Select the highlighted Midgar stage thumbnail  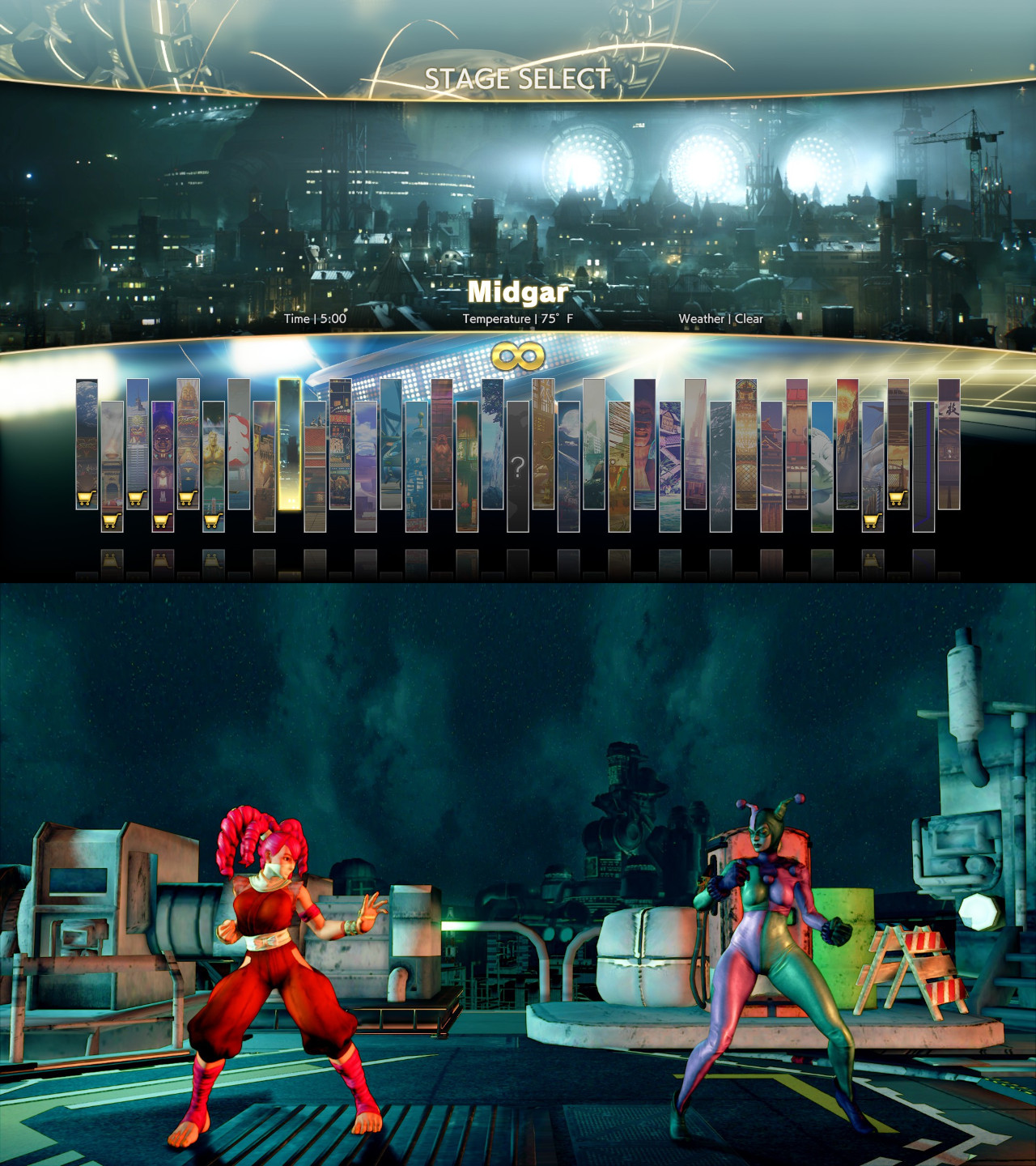(289, 445)
